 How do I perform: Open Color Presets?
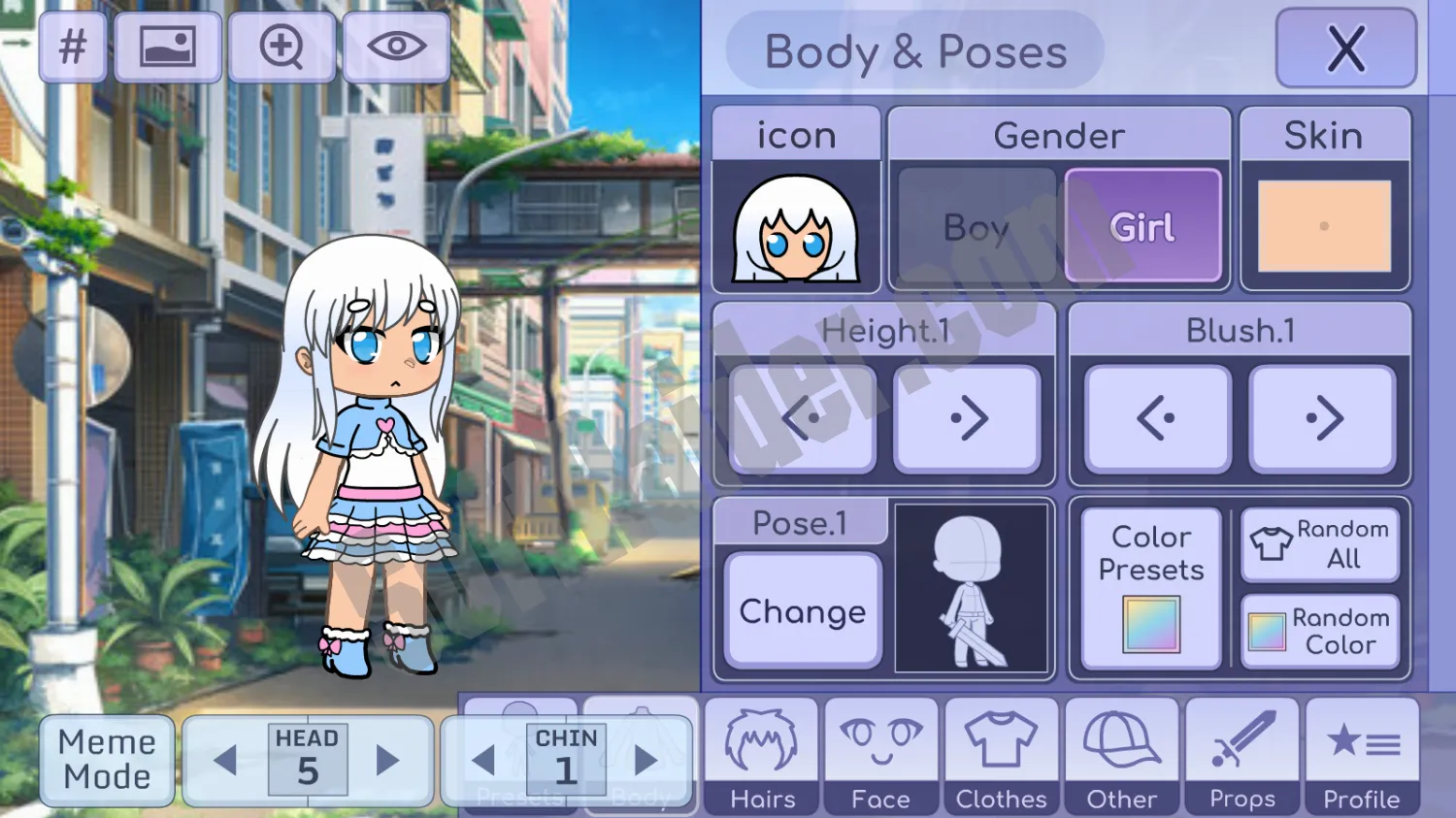1151,588
